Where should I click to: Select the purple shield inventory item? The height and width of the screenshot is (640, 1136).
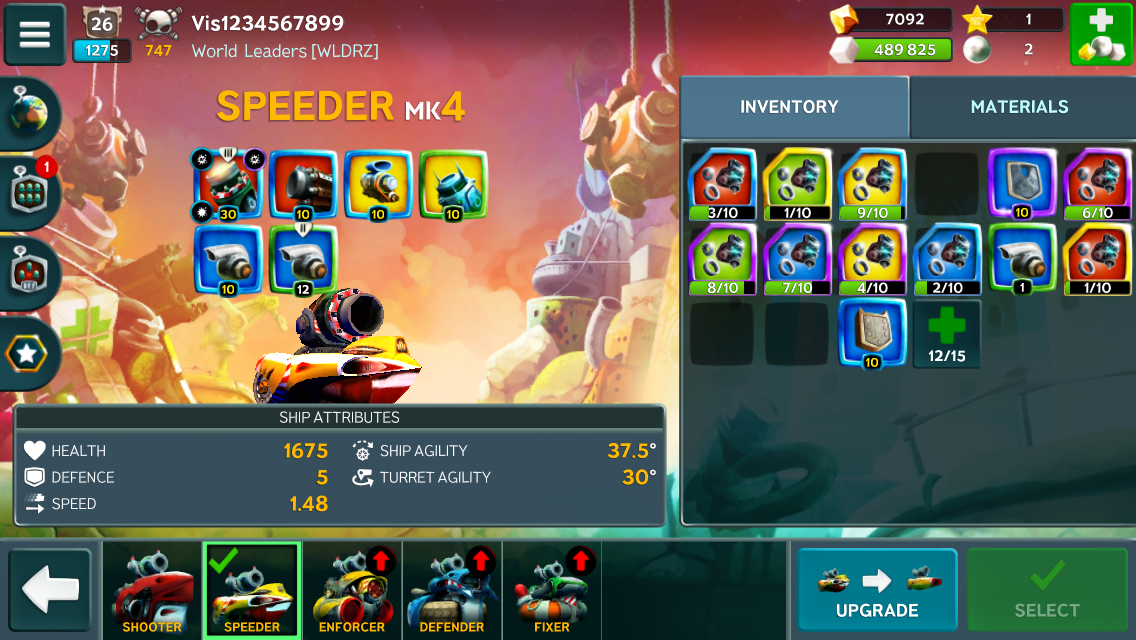coord(1022,184)
